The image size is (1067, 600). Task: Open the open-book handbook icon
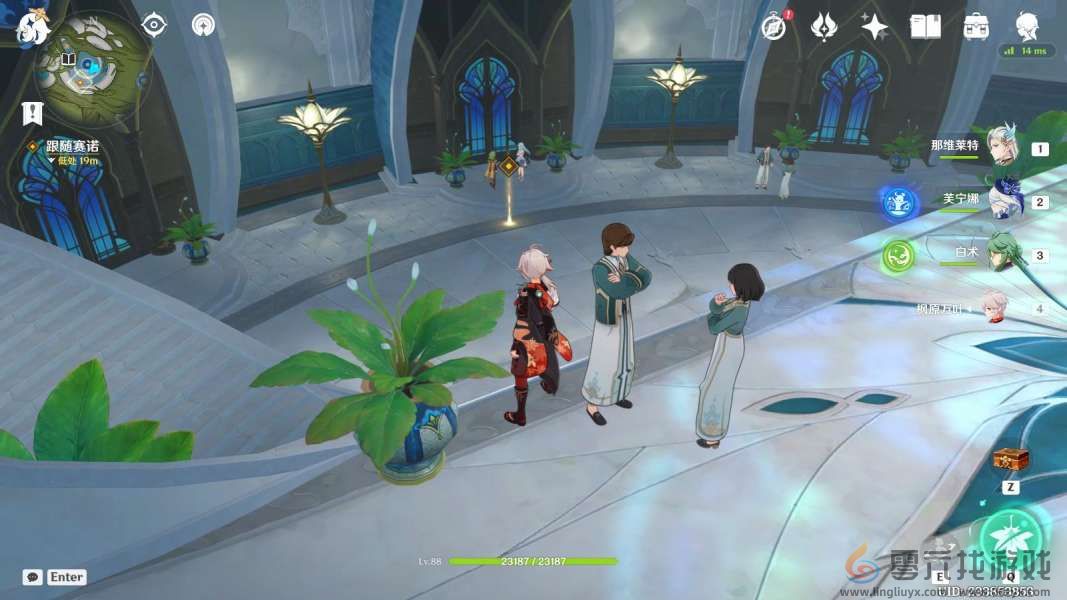click(925, 27)
